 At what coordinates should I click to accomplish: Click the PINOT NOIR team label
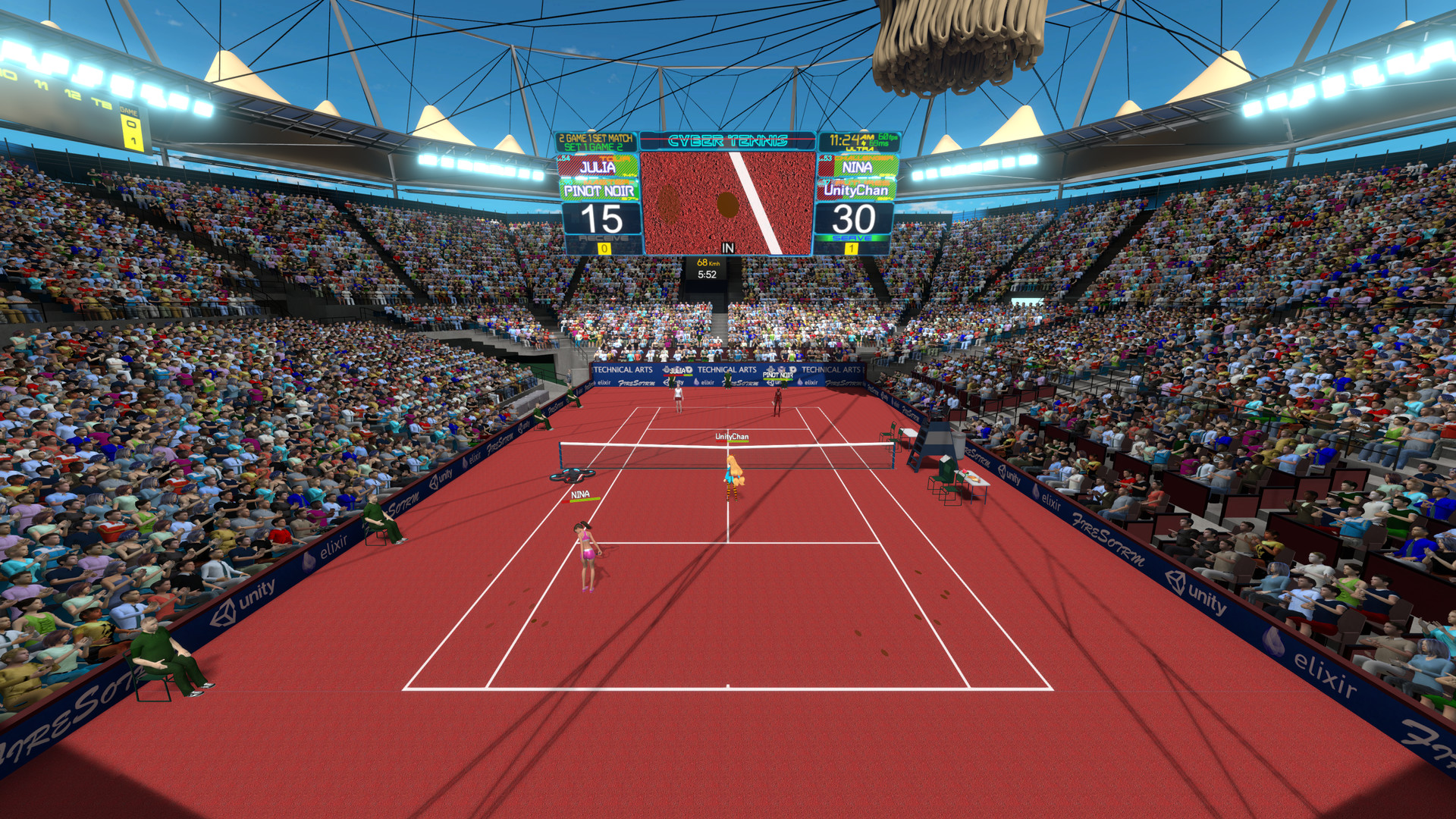coord(599,190)
